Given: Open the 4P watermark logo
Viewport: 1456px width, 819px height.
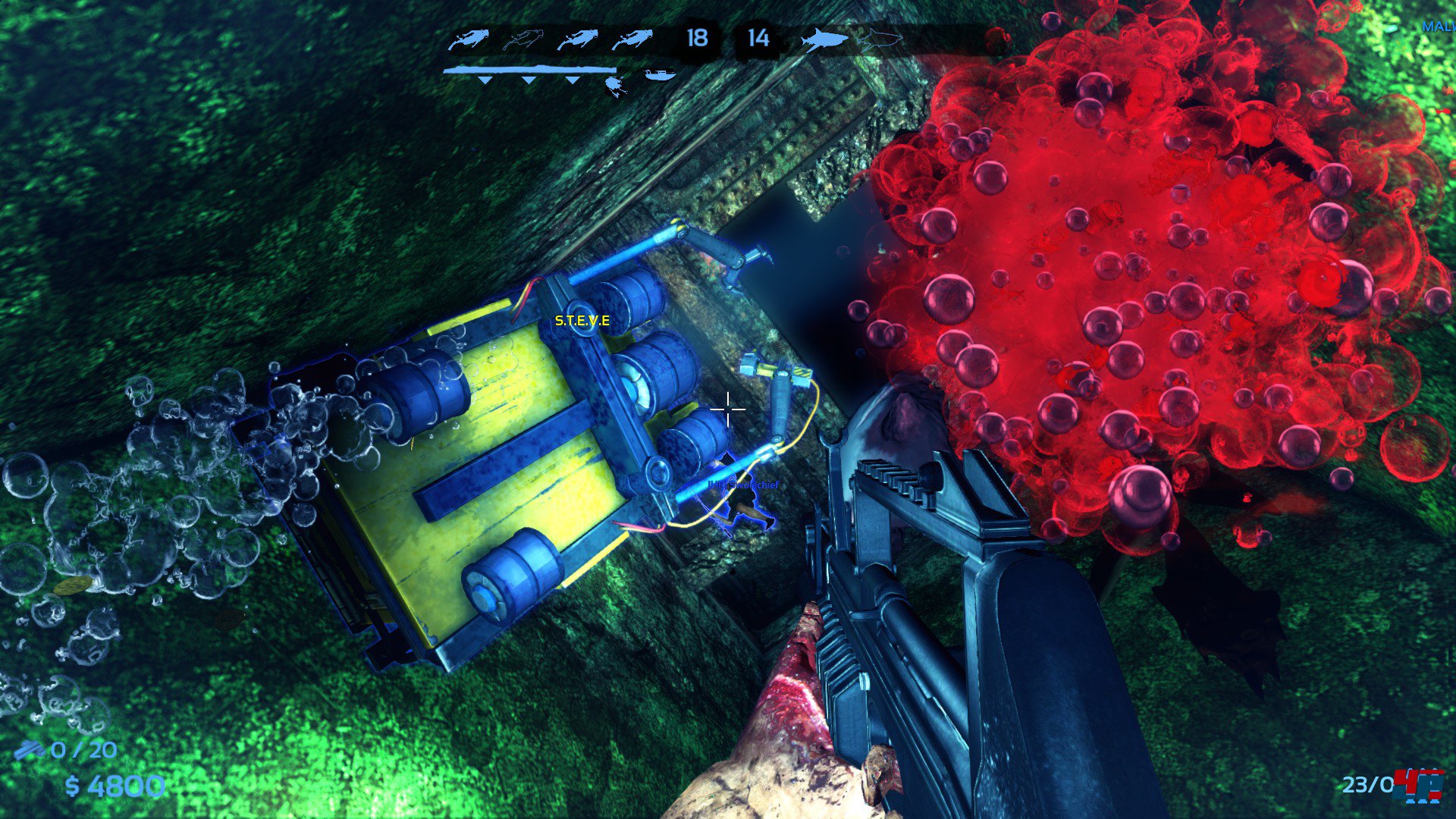Looking at the screenshot, I should point(1420,785).
